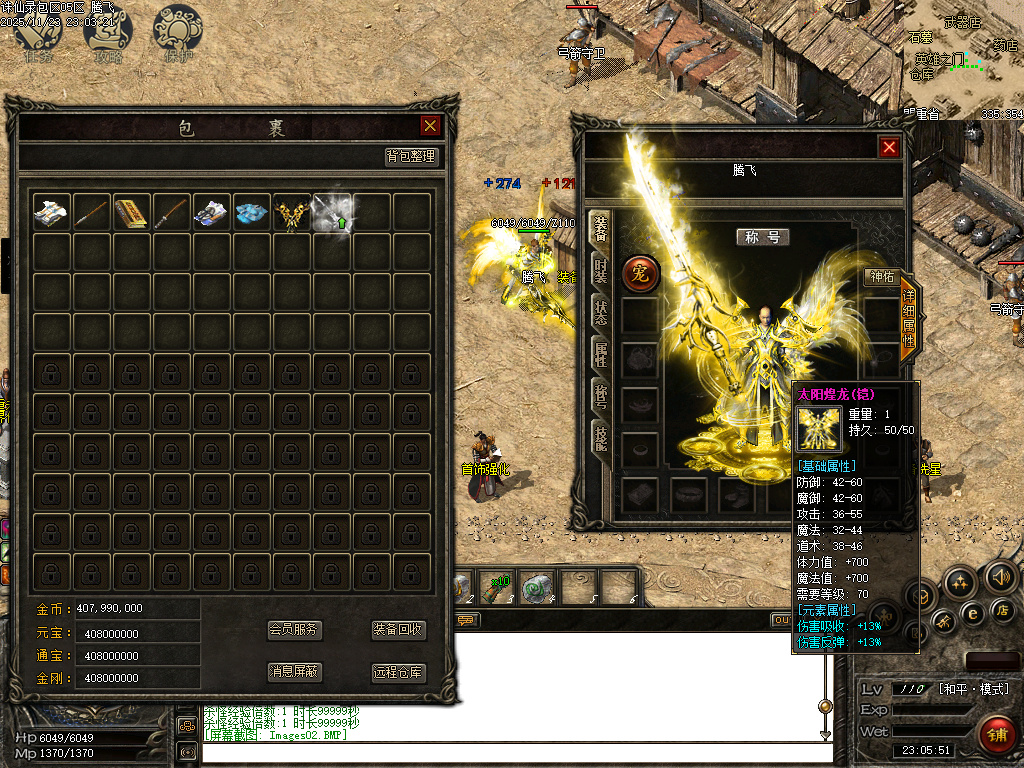Image resolution: width=1024 pixels, height=768 pixels.
Task: Click the 神佑 divine blessing button
Action: point(880,277)
